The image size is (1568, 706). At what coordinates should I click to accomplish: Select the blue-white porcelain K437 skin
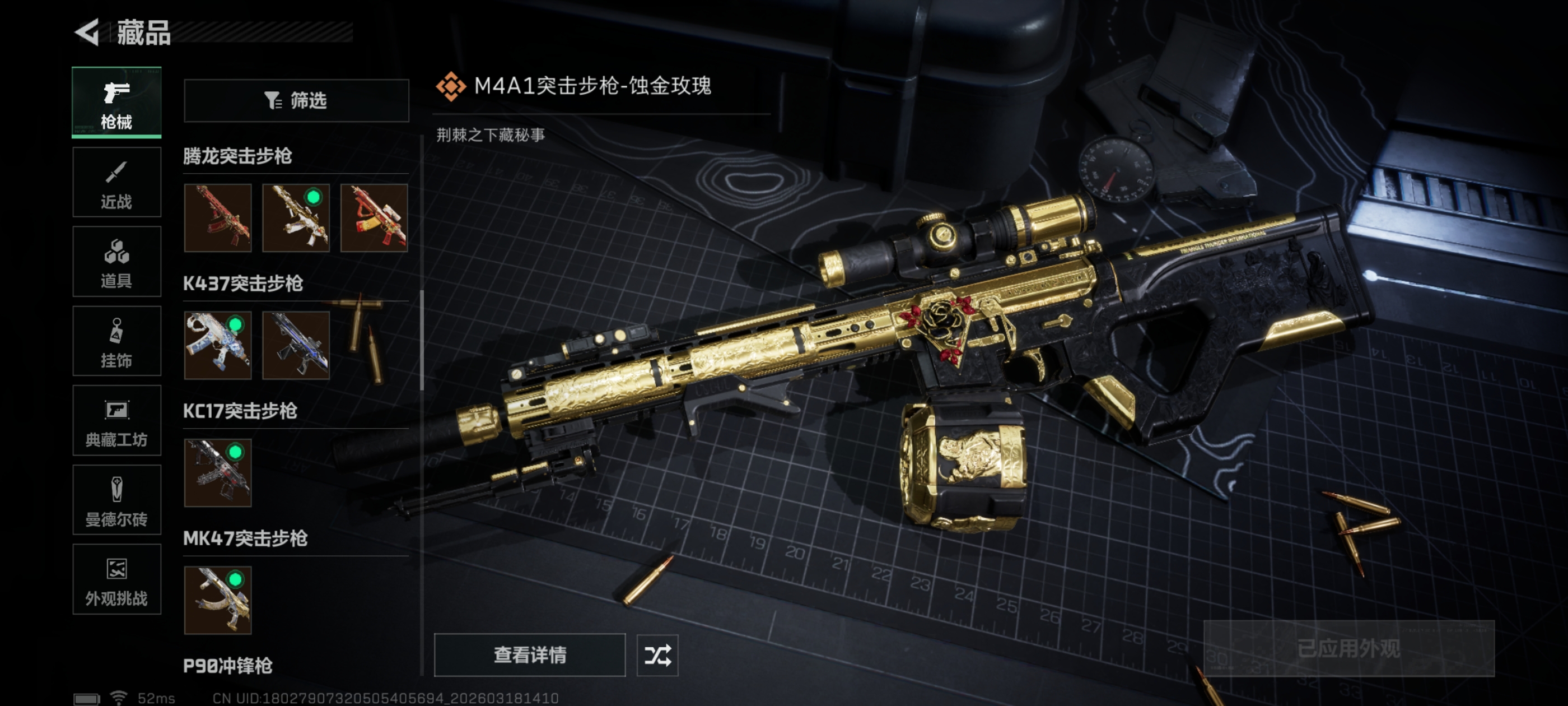[x=218, y=345]
